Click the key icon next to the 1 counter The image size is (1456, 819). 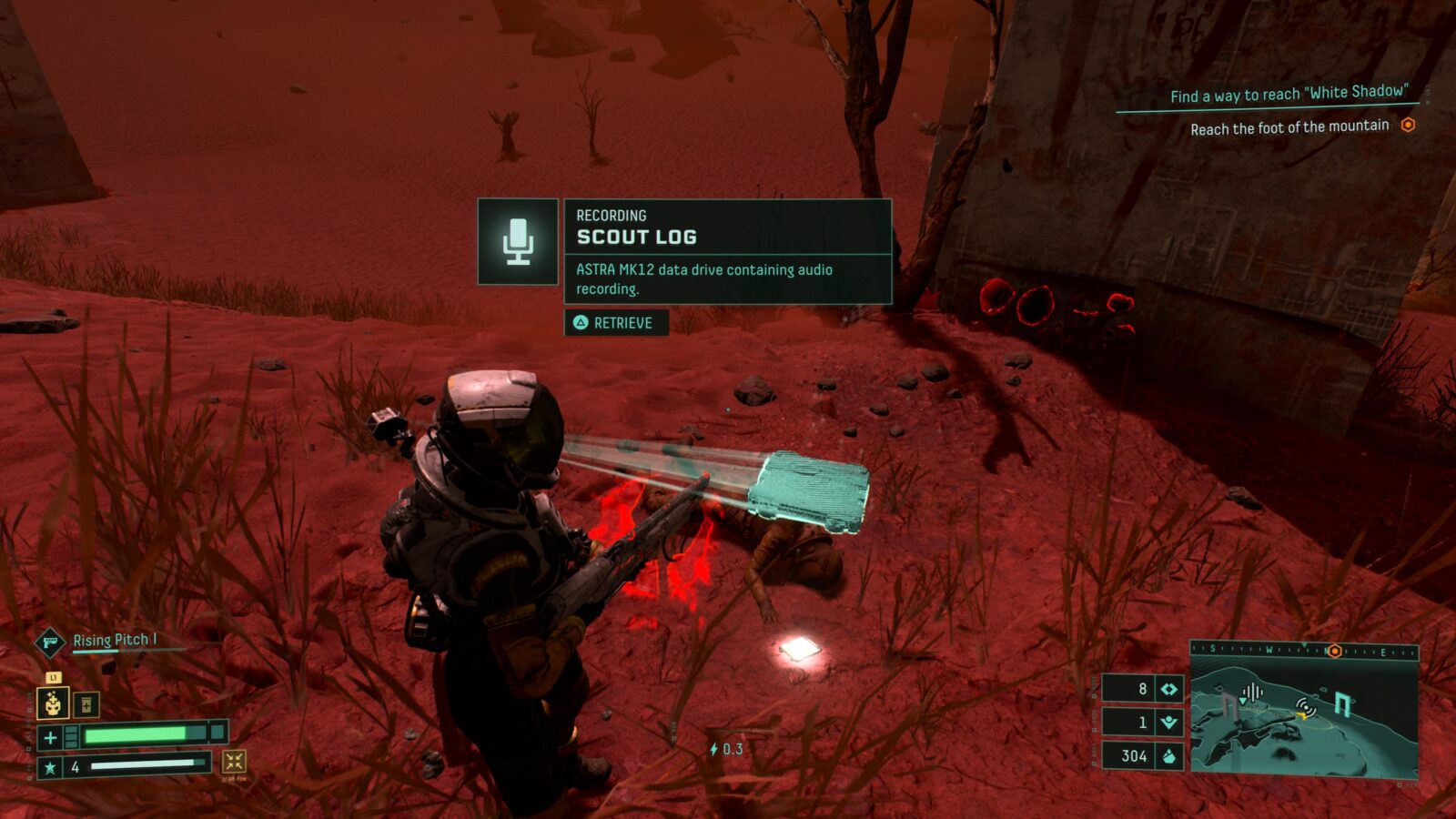pos(1168,721)
